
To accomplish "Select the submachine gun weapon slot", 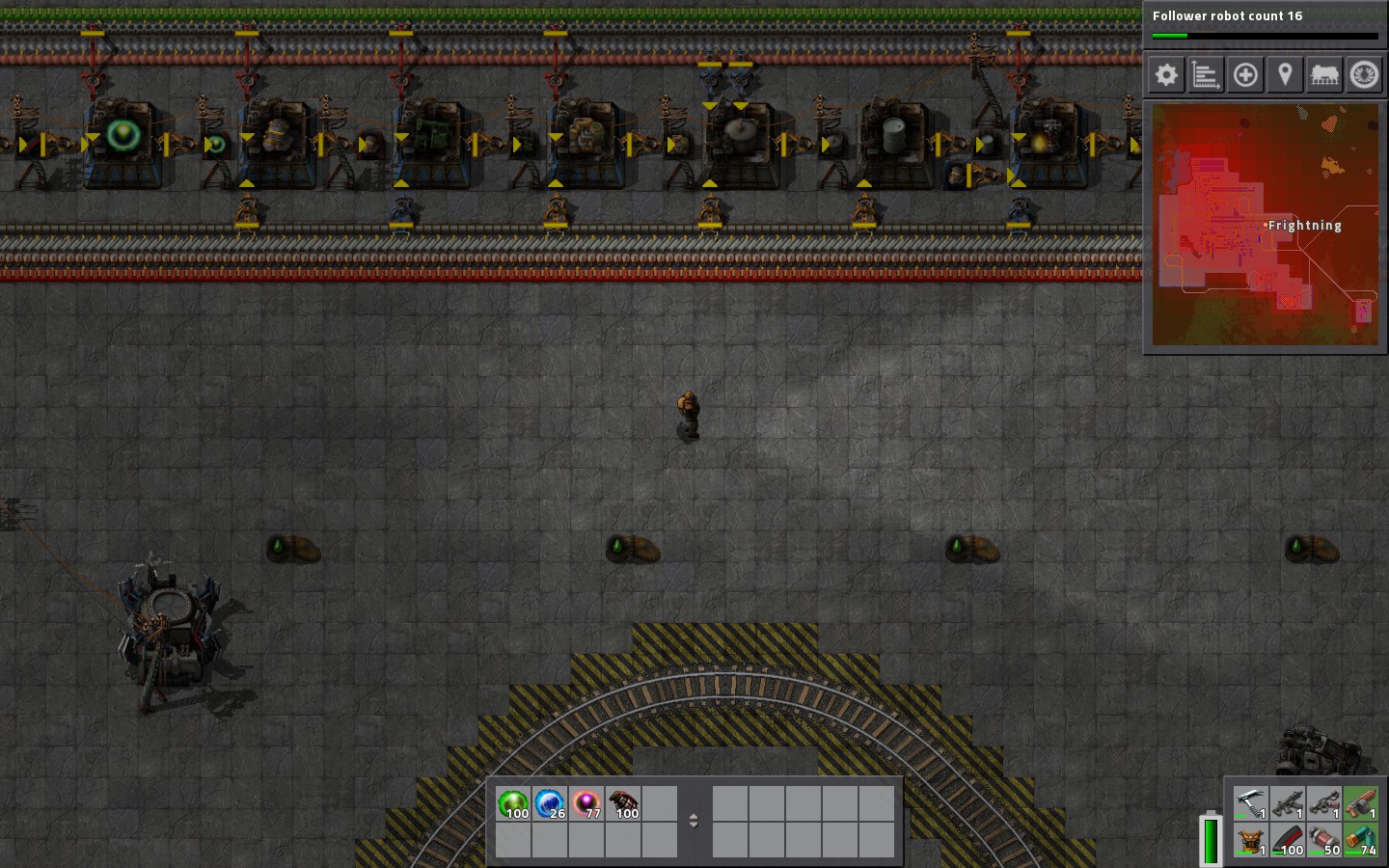I will (1288, 803).
